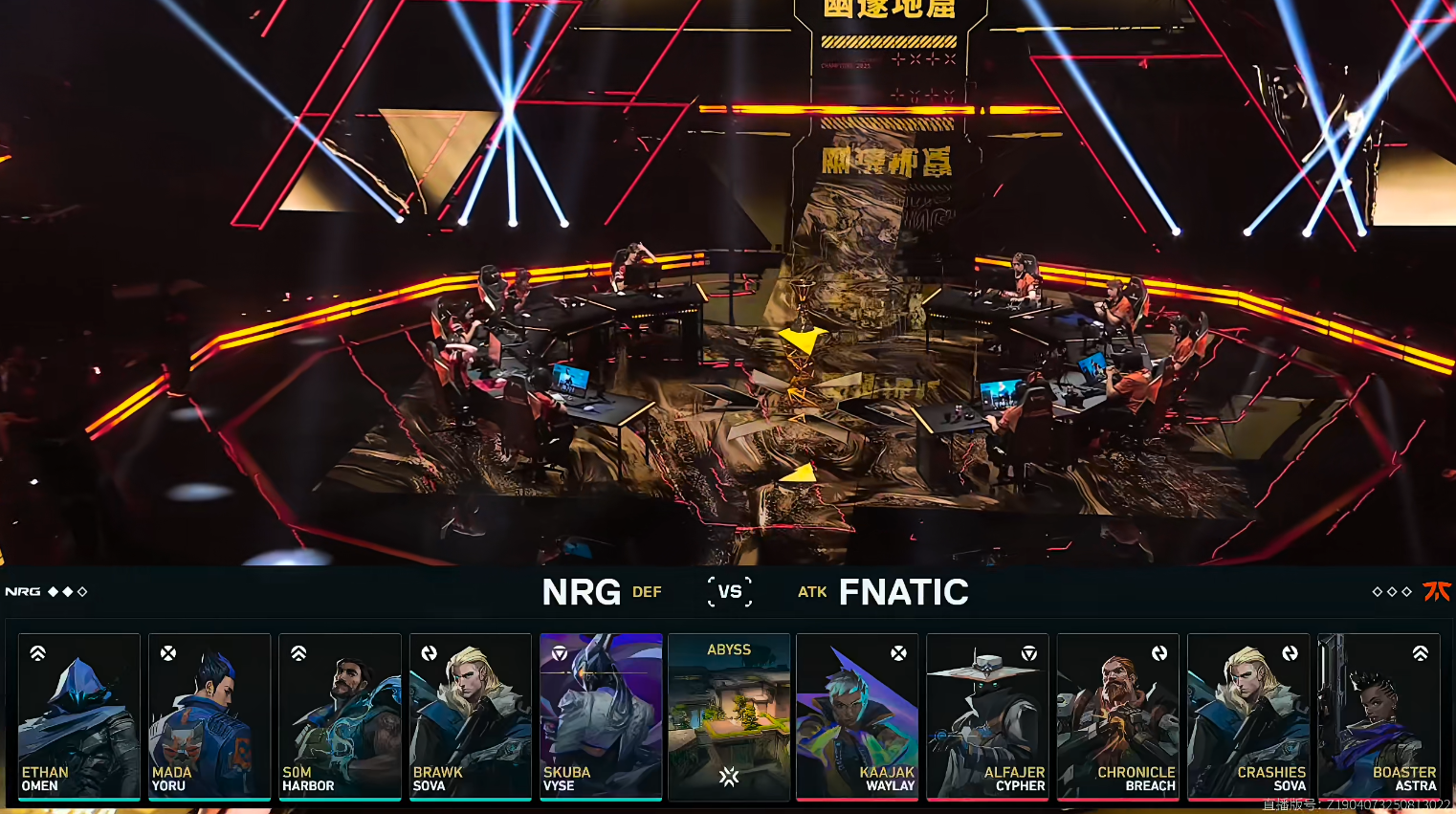
Task: Select the large FNATIC team name
Action: click(903, 593)
